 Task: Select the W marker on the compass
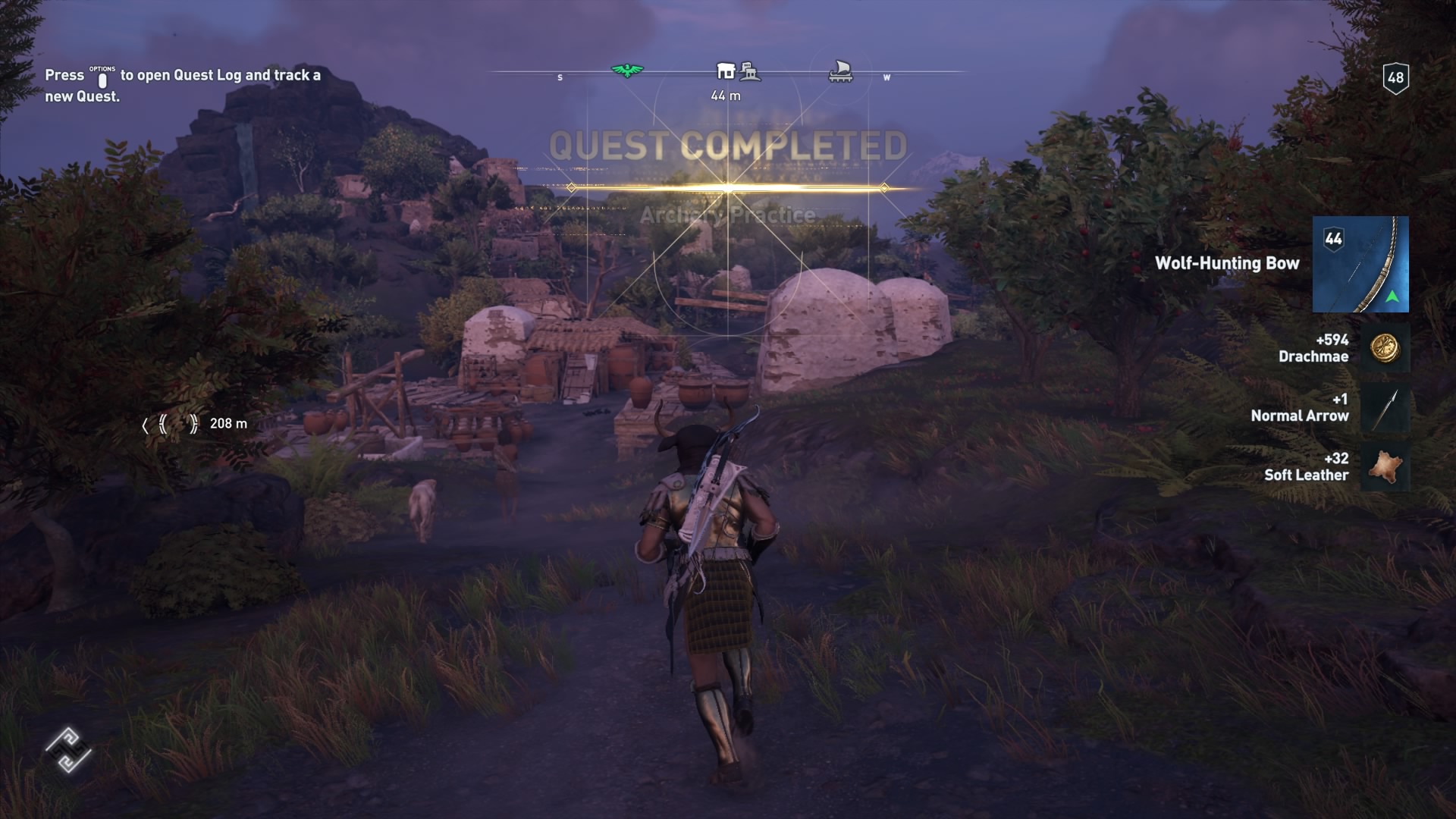[886, 77]
